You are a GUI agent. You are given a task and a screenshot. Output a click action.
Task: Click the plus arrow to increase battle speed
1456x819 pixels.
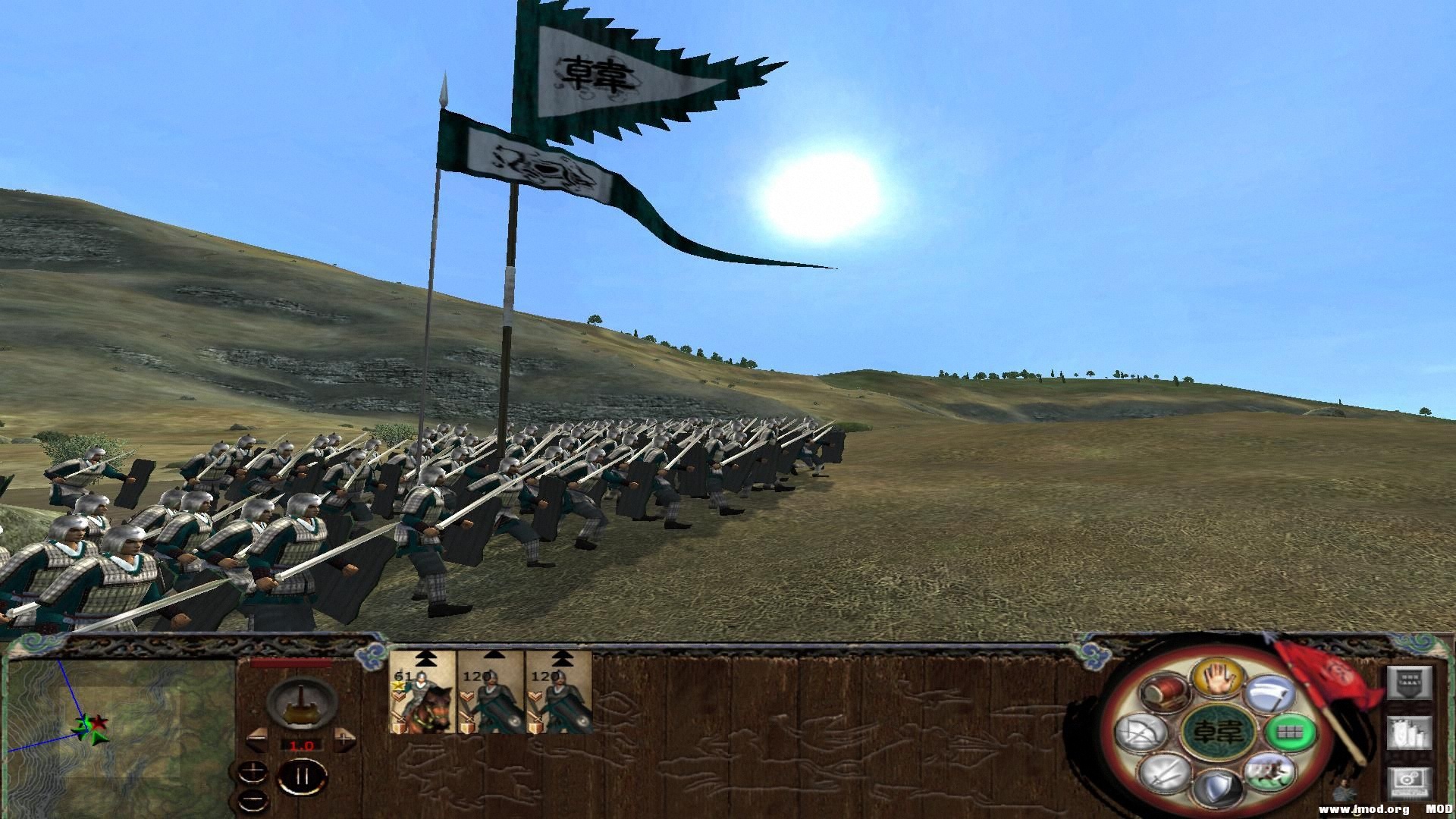tap(345, 739)
